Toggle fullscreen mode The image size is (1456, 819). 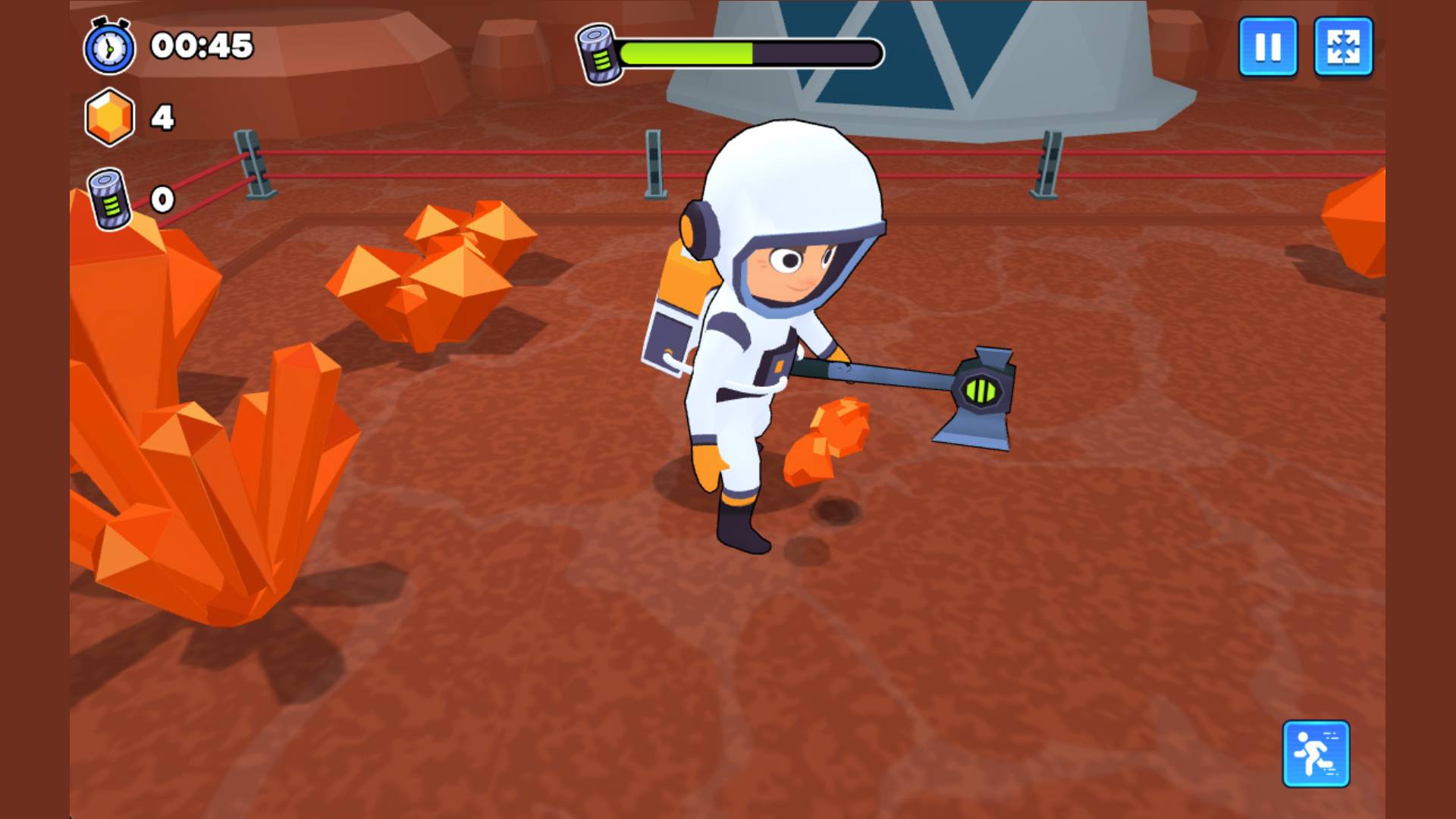click(x=1342, y=47)
